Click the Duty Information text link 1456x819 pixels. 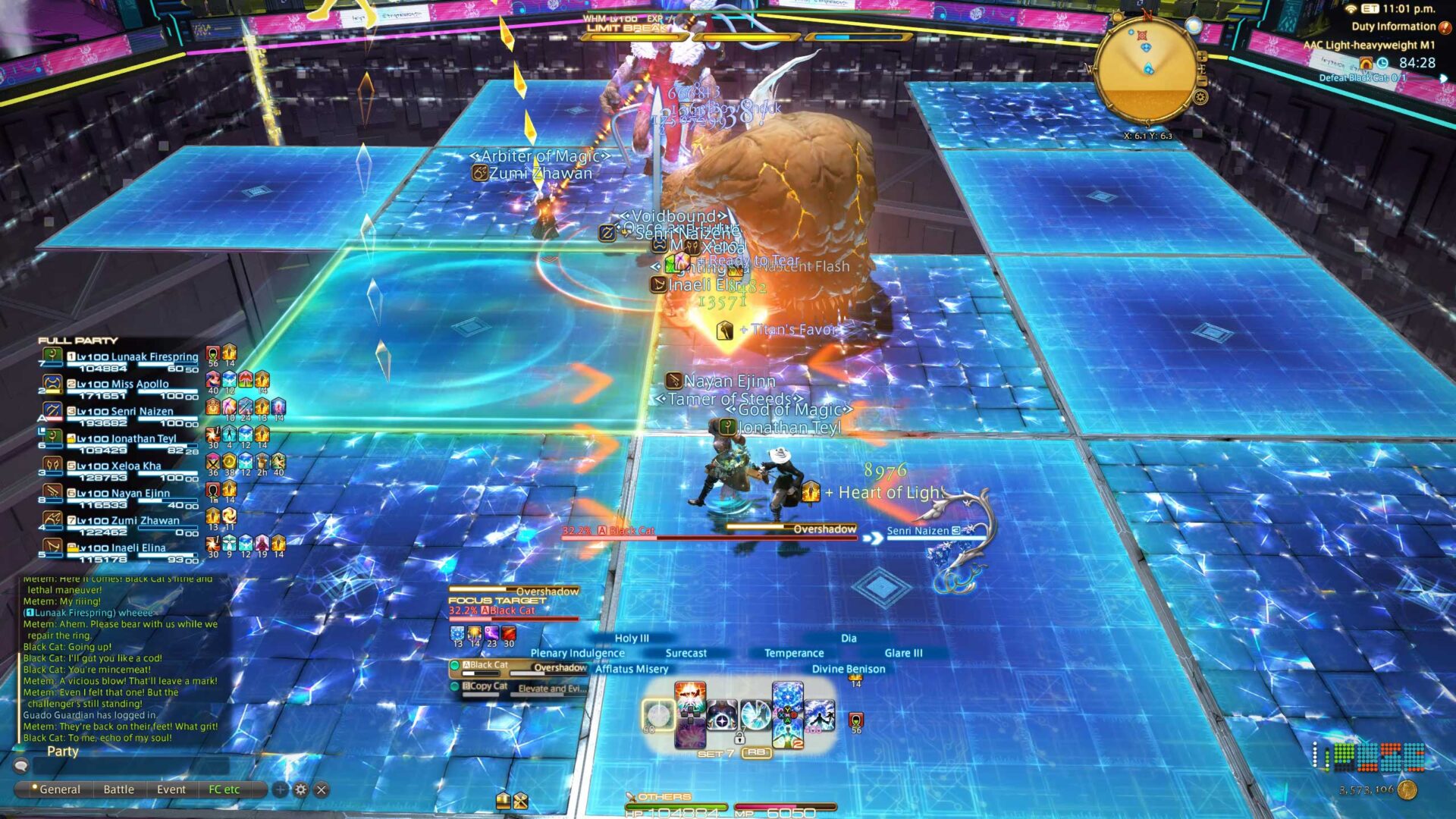coord(1393,27)
